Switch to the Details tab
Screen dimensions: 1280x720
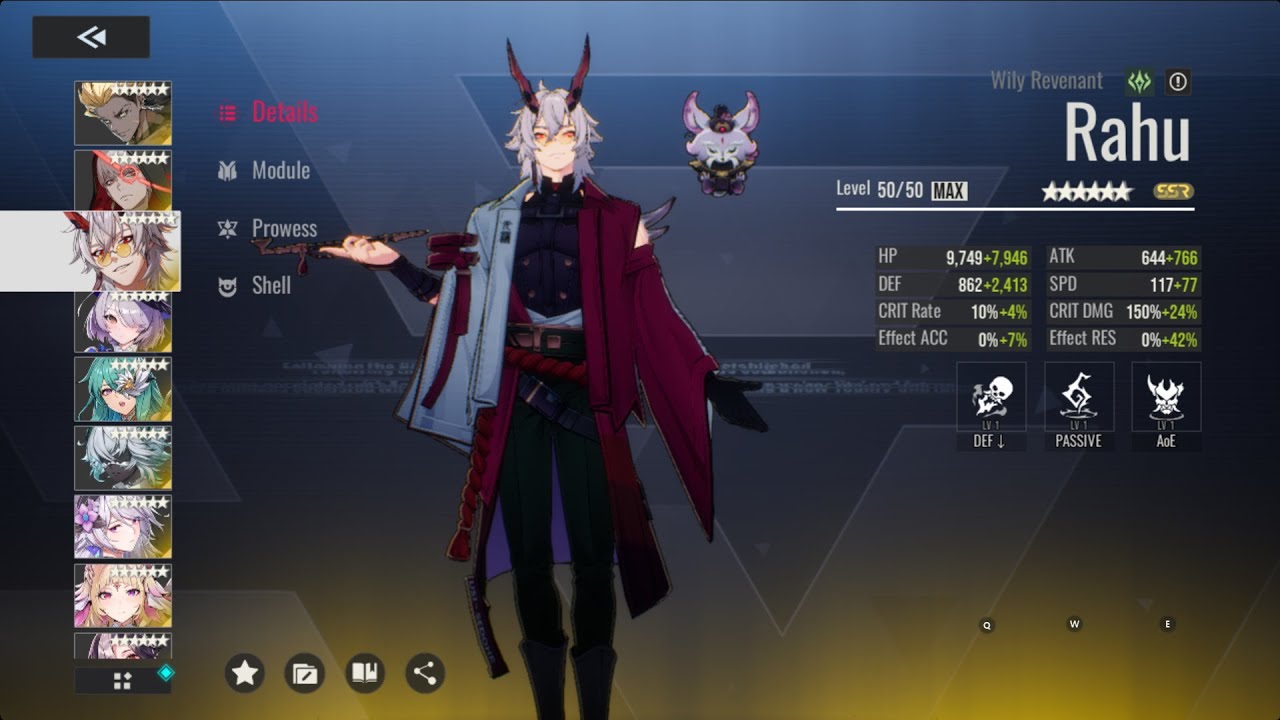click(284, 112)
